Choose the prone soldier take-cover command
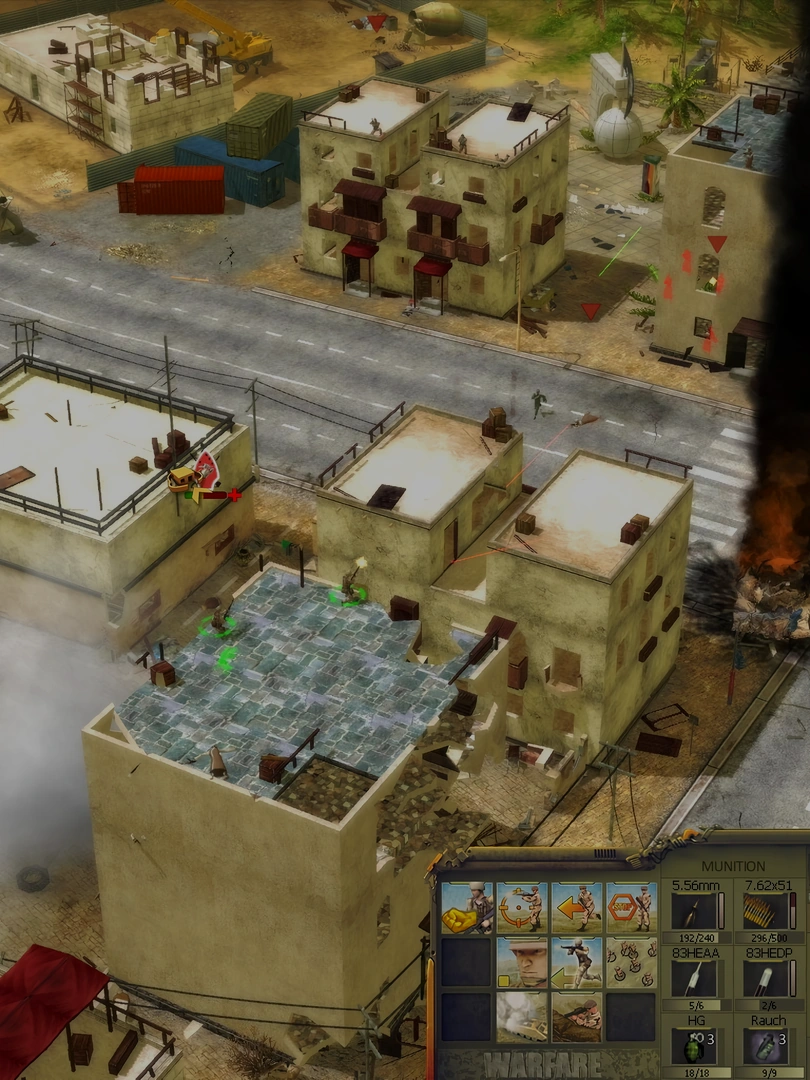 point(576,1016)
